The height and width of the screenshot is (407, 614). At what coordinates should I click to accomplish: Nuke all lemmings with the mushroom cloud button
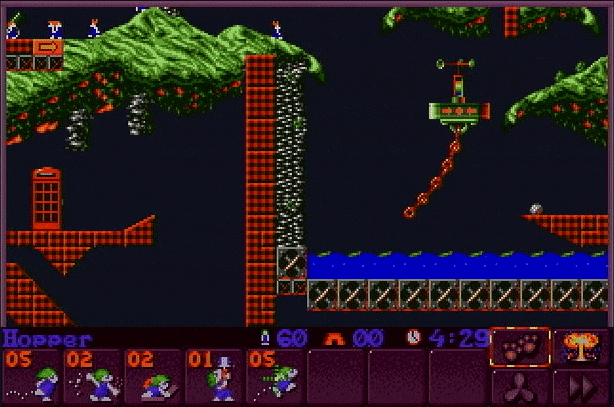click(x=581, y=347)
